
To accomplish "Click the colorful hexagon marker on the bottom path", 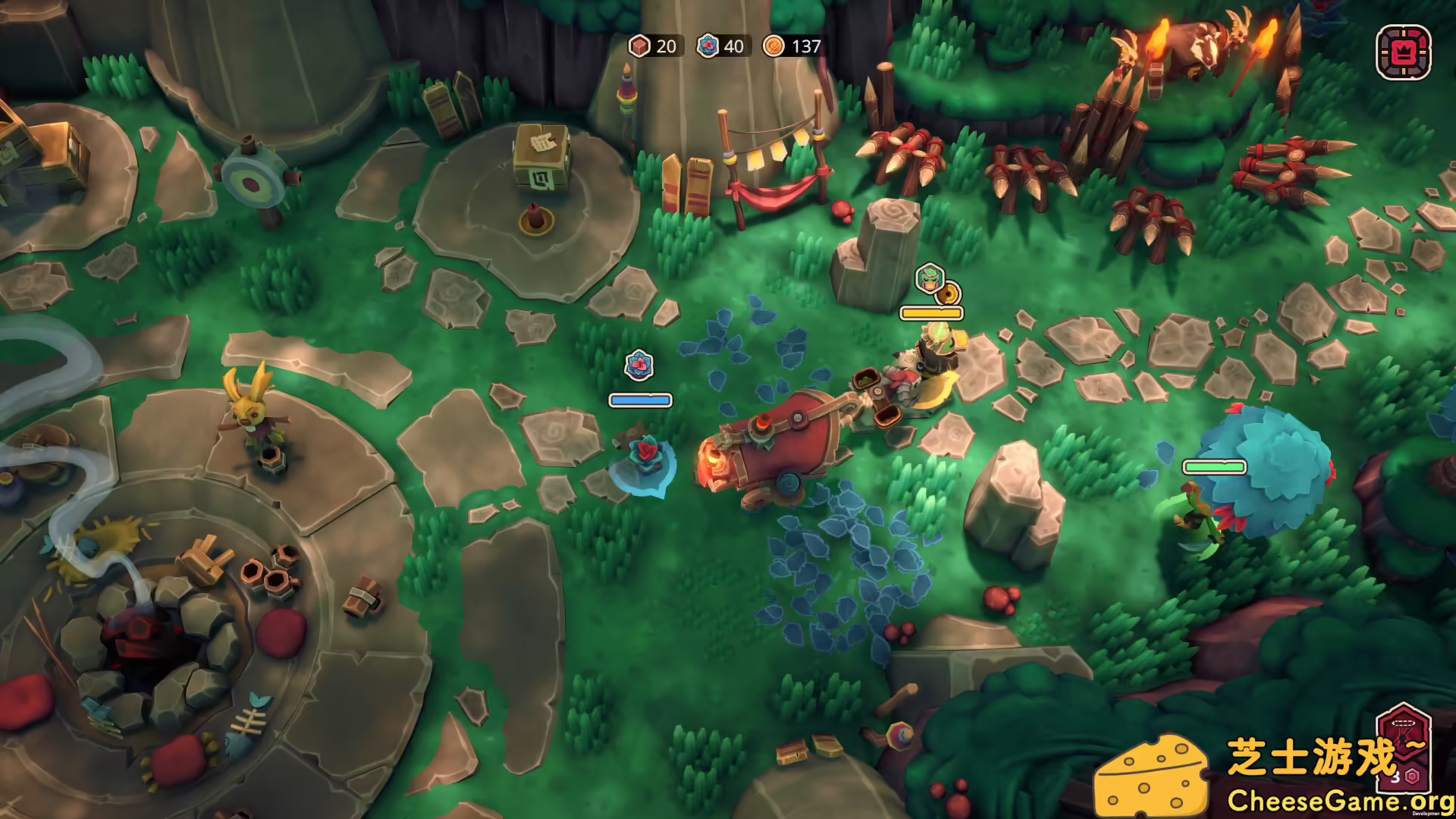I will click(899, 734).
